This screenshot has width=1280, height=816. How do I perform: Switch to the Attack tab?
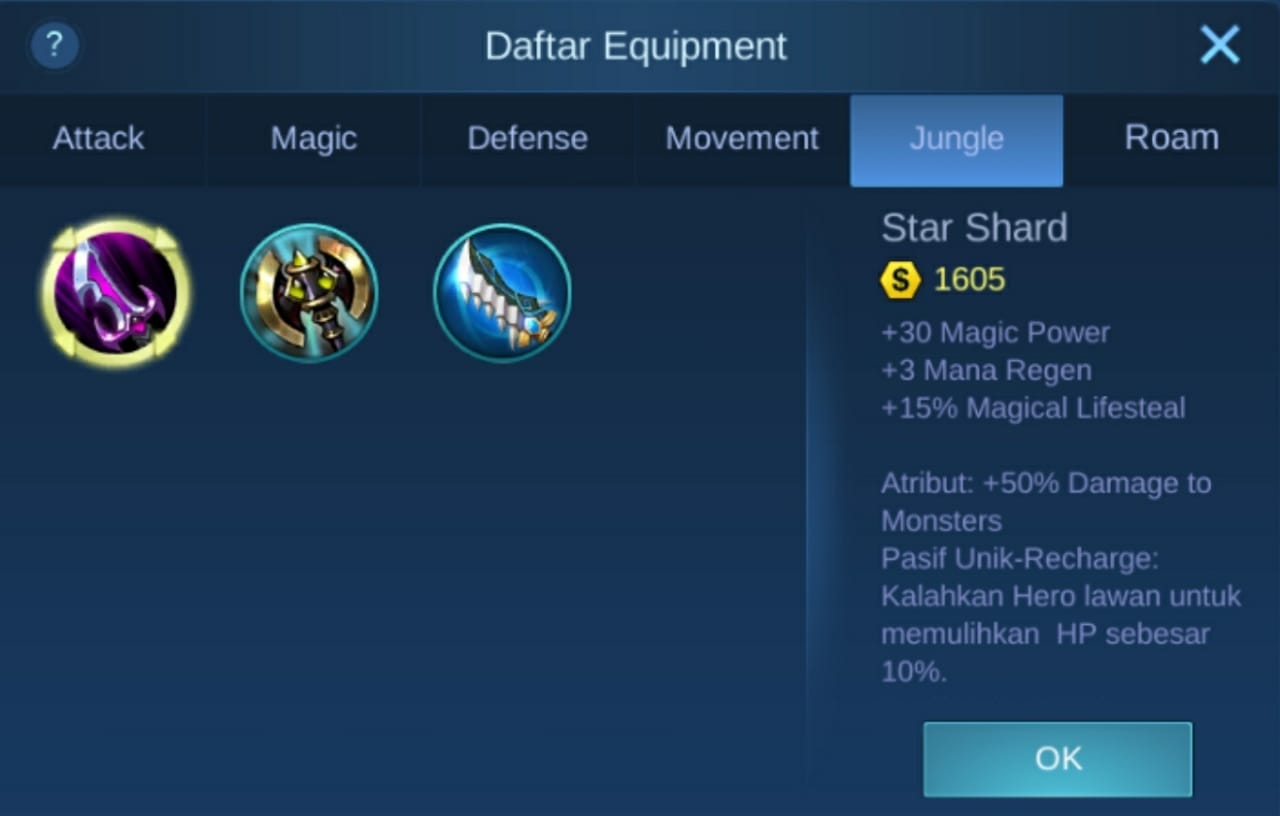[97, 139]
